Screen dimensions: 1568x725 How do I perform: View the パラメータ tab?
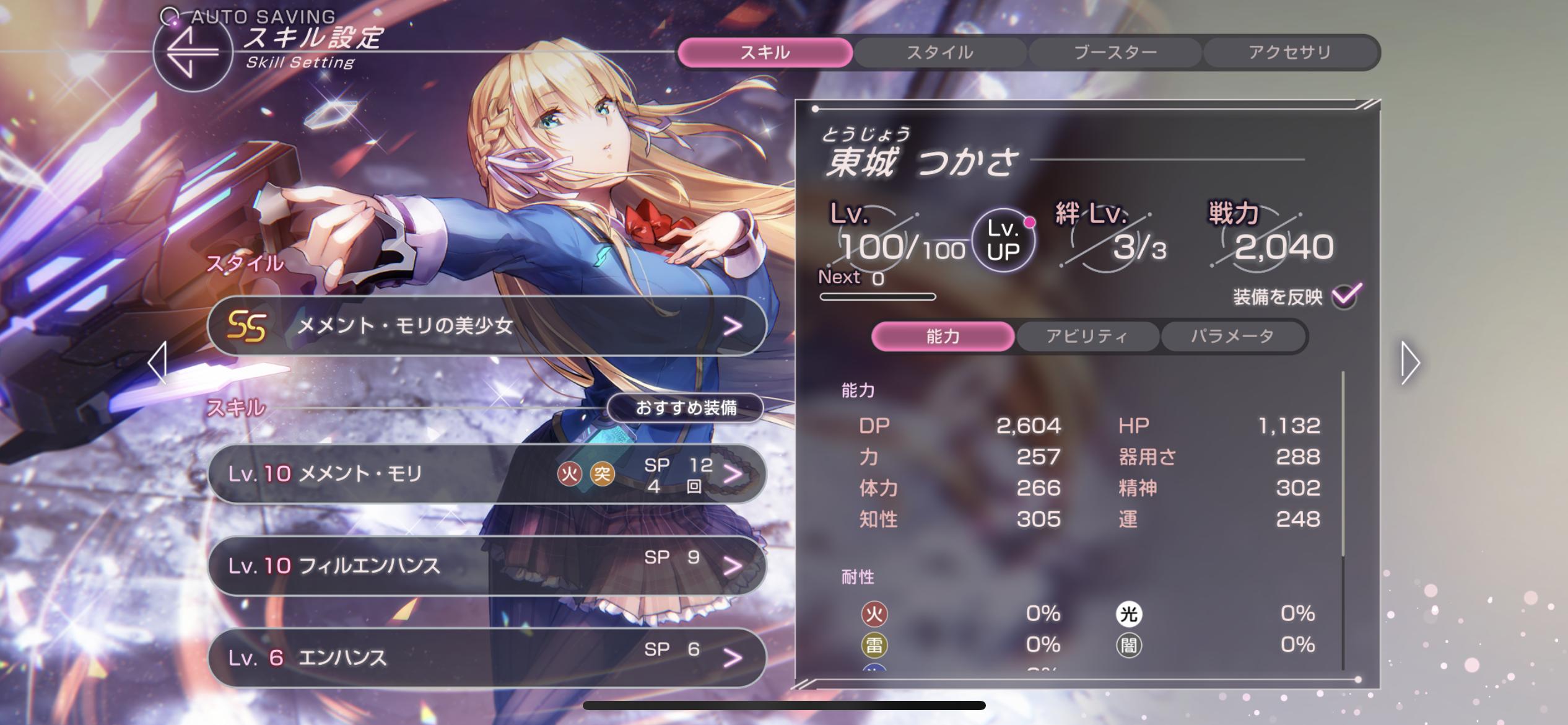coord(1232,336)
